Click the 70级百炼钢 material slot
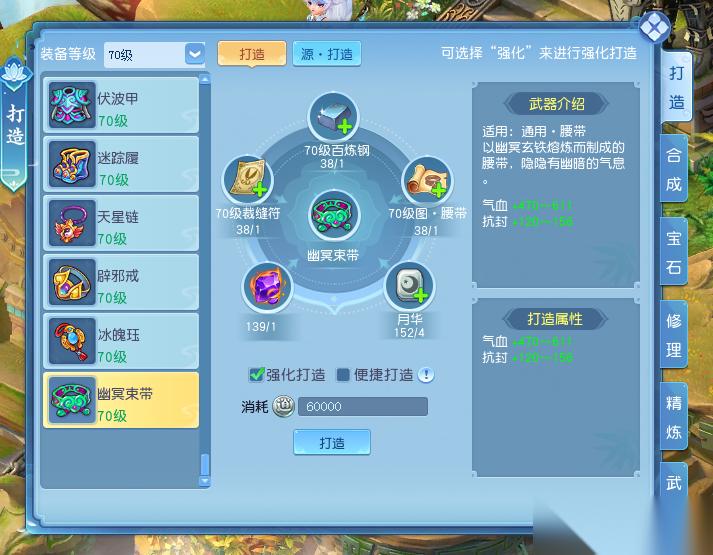This screenshot has height=555, width=713. tap(337, 118)
